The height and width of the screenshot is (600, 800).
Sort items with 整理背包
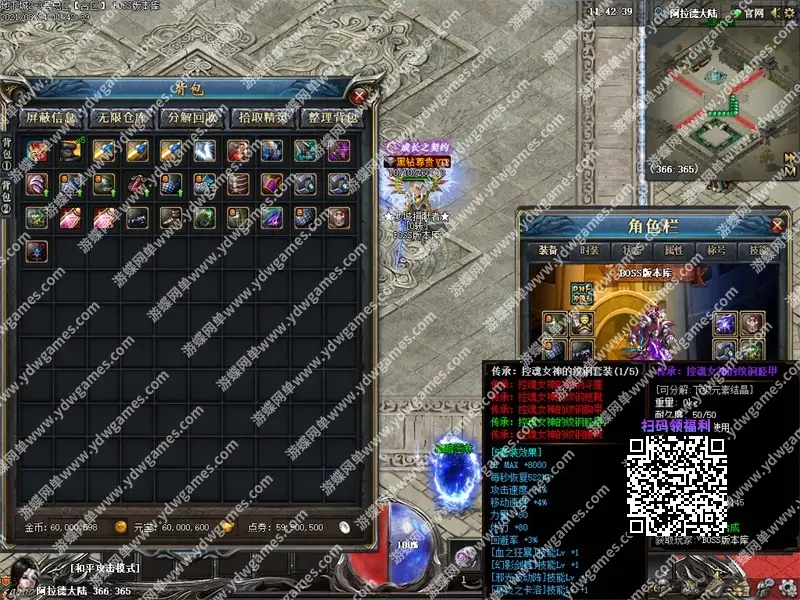click(x=334, y=117)
